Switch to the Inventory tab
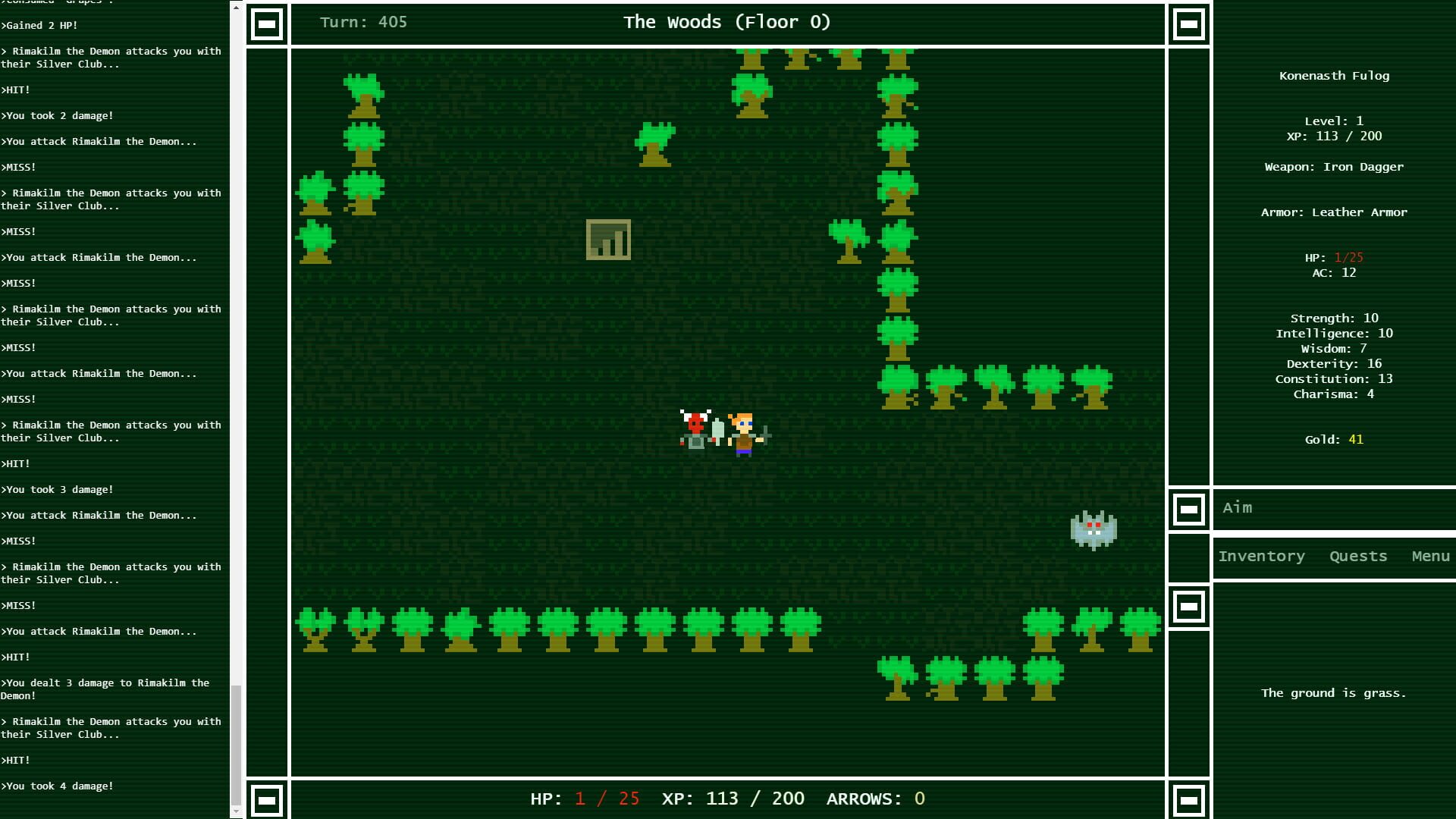1456x819 pixels. [1261, 556]
